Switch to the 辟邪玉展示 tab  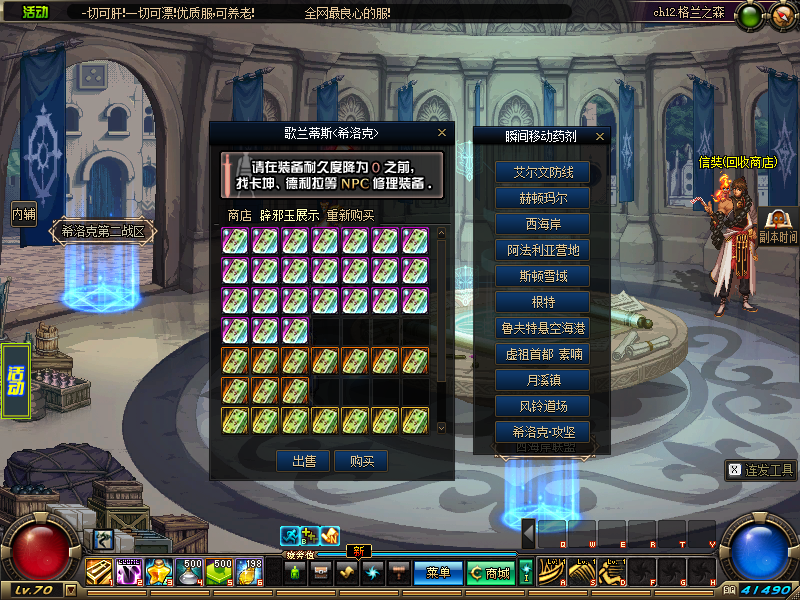(289, 215)
